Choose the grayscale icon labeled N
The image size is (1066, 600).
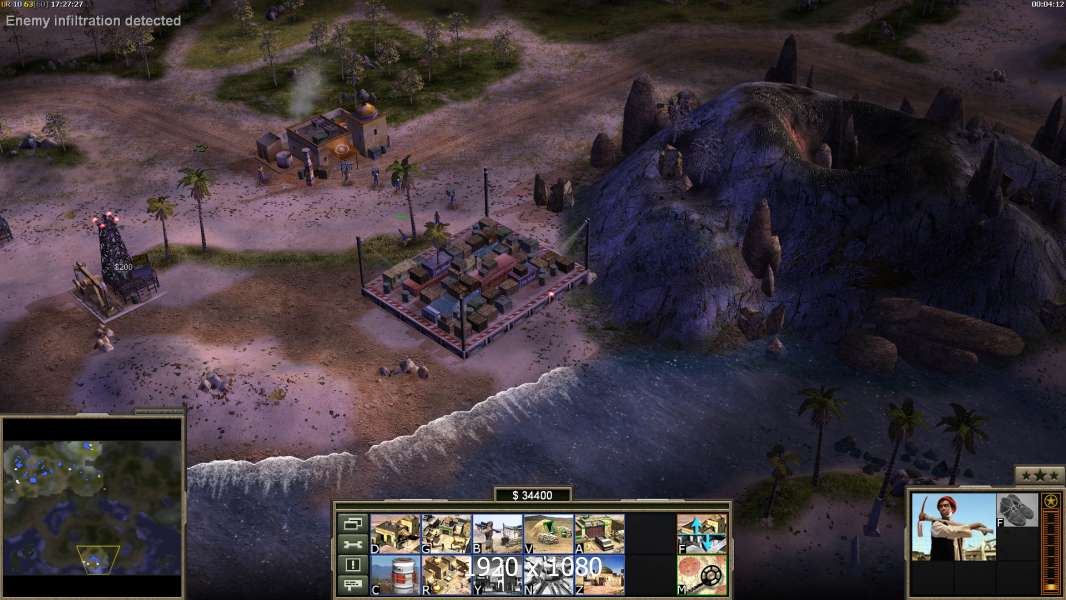pos(548,575)
